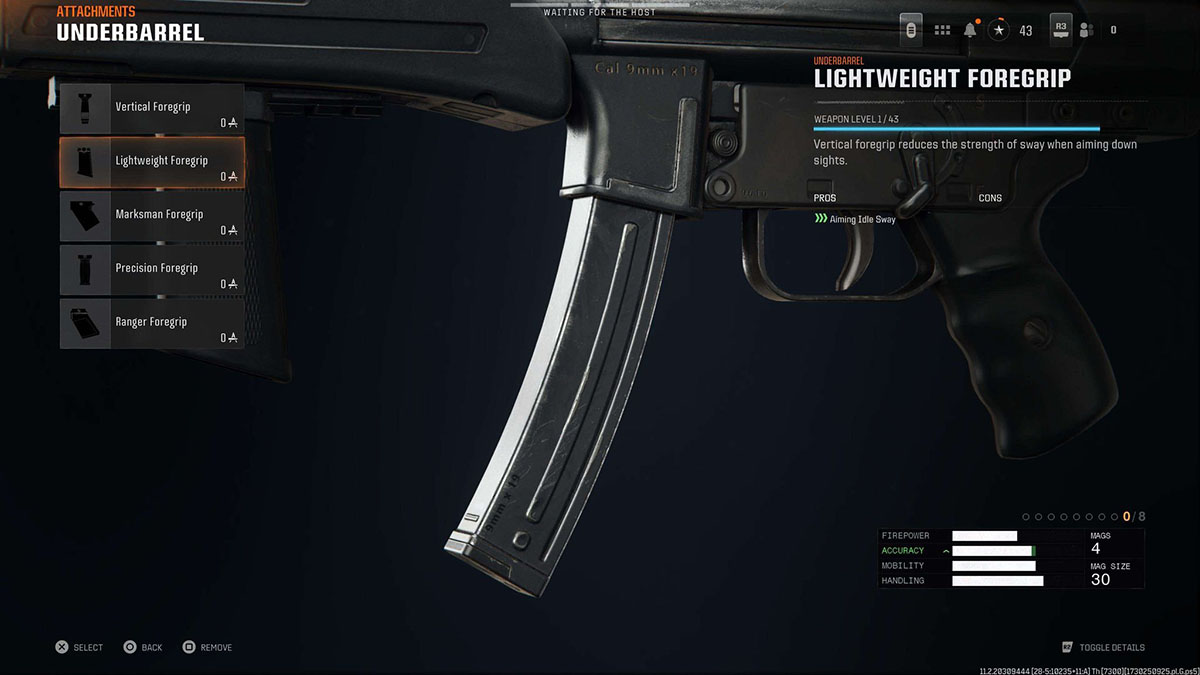Select the Ranger Foregrip attachment
Image resolution: width=1200 pixels, height=675 pixels.
pos(152,324)
